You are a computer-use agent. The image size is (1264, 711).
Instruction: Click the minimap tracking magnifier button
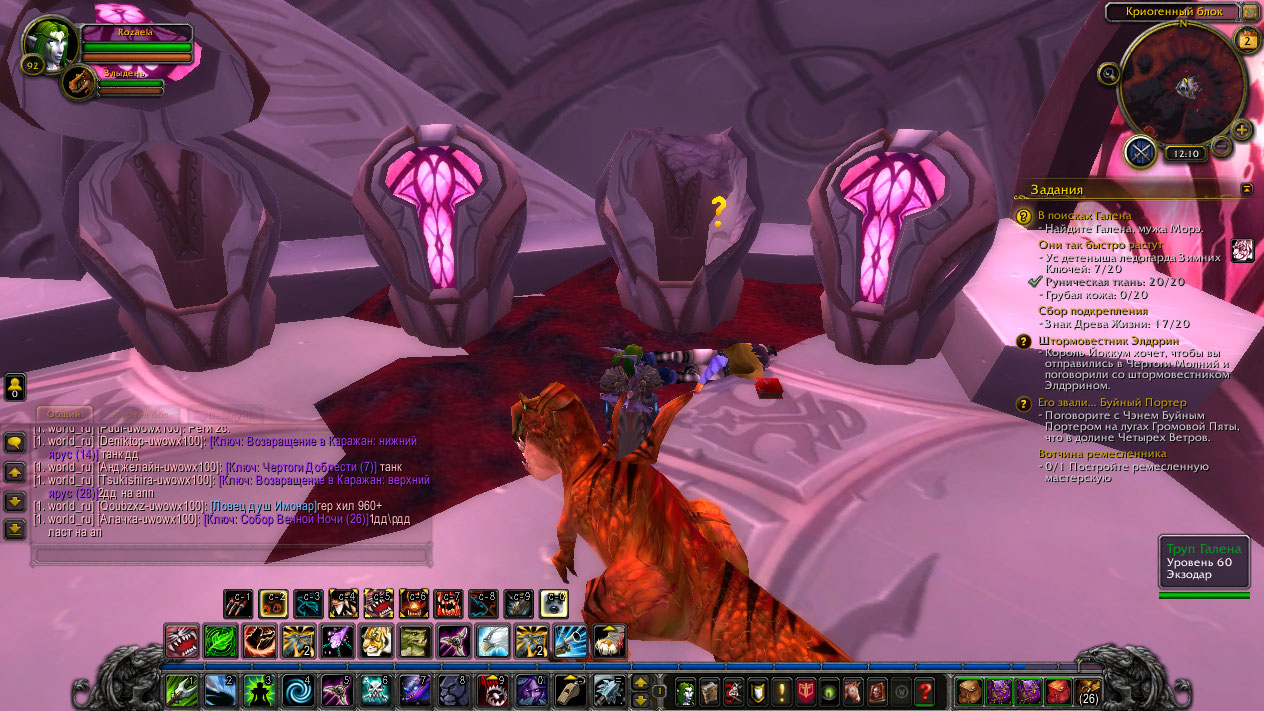tap(1109, 73)
